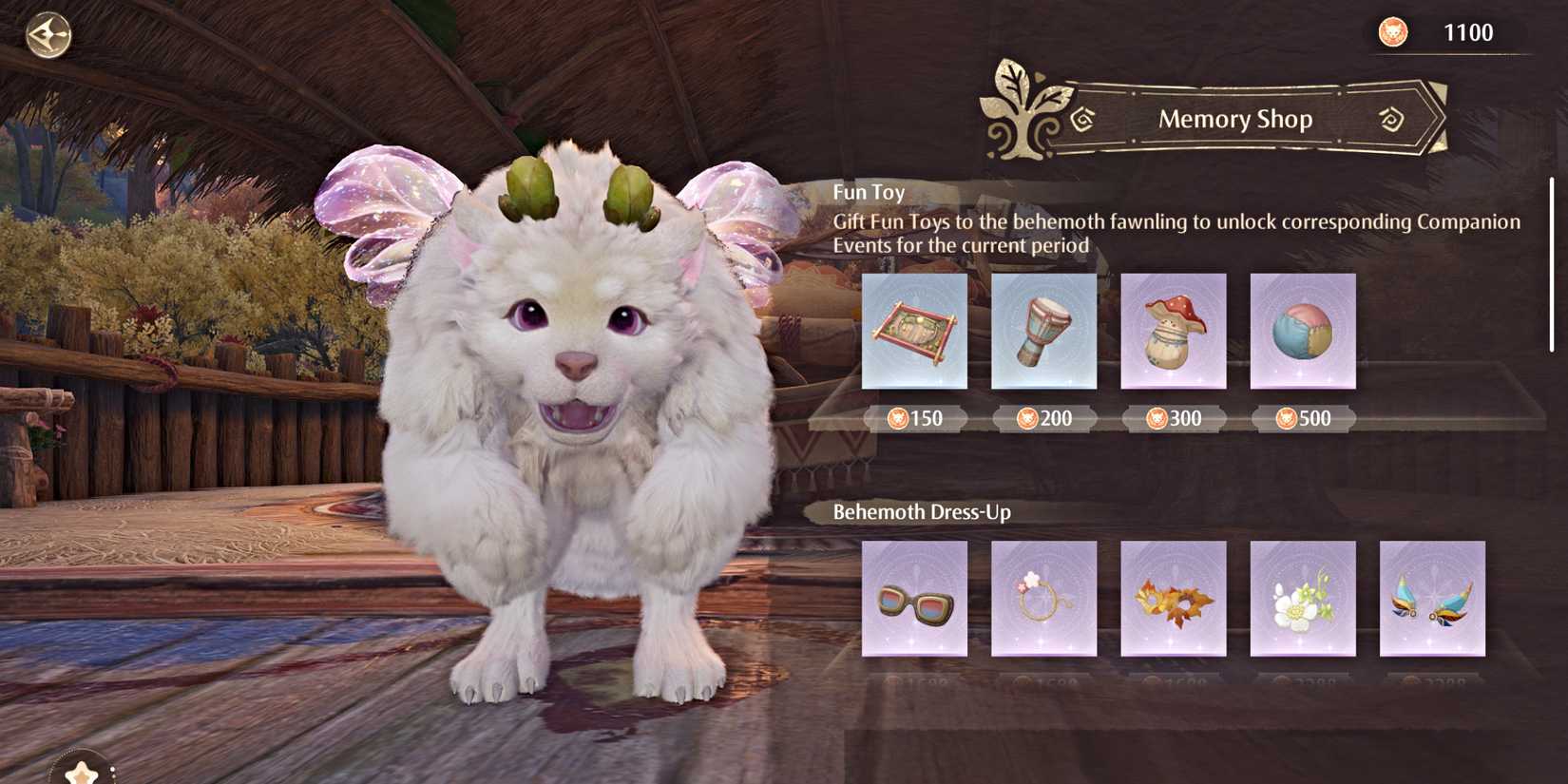Select the picnic mat toy icon
Viewport: 1568px width, 784px height.
913,331
